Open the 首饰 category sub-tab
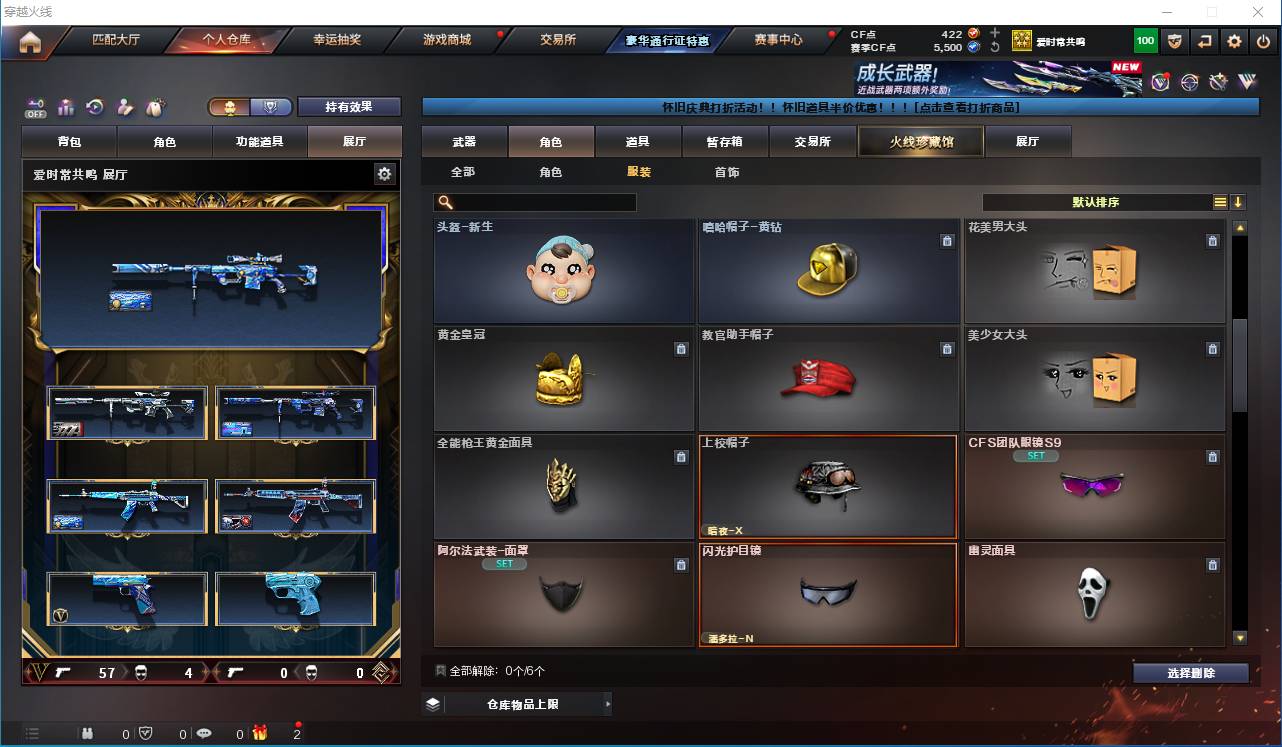This screenshot has width=1282, height=747. tap(726, 172)
